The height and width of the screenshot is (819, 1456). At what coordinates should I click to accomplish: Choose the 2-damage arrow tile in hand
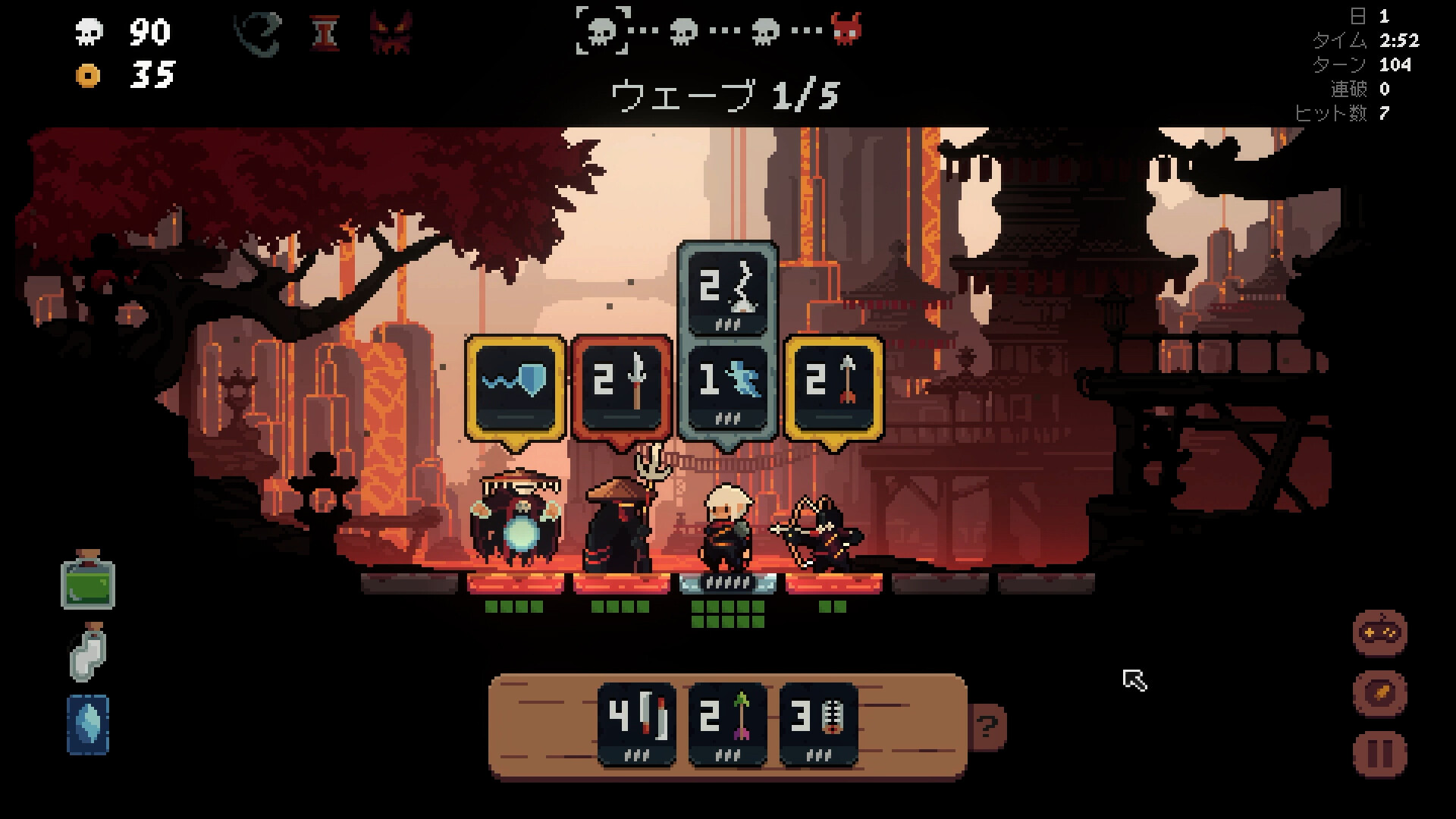(x=727, y=723)
